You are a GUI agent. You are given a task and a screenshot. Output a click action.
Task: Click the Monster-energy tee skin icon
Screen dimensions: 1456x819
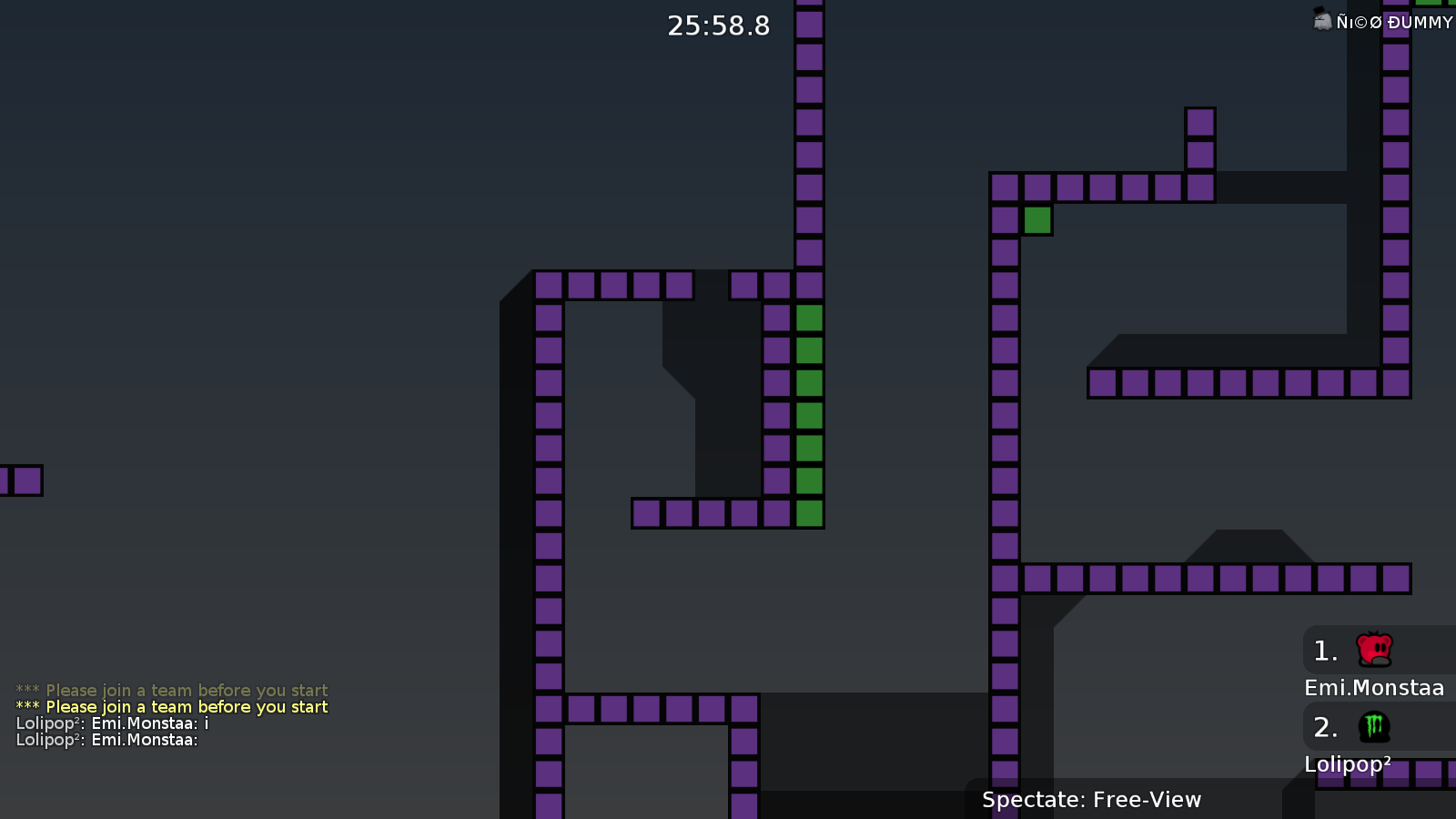coord(1372,727)
